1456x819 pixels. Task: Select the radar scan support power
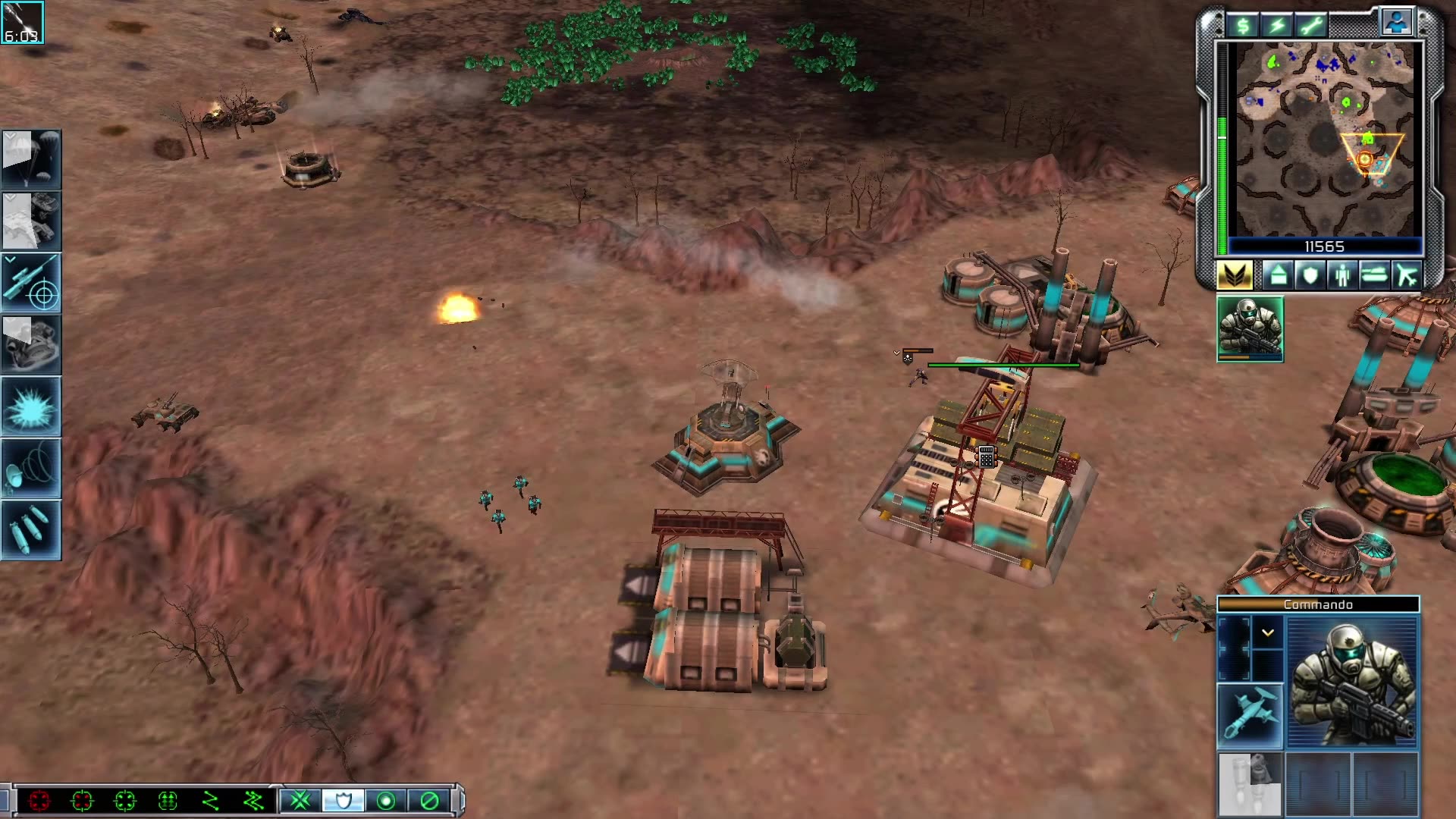pyautogui.click(x=32, y=466)
